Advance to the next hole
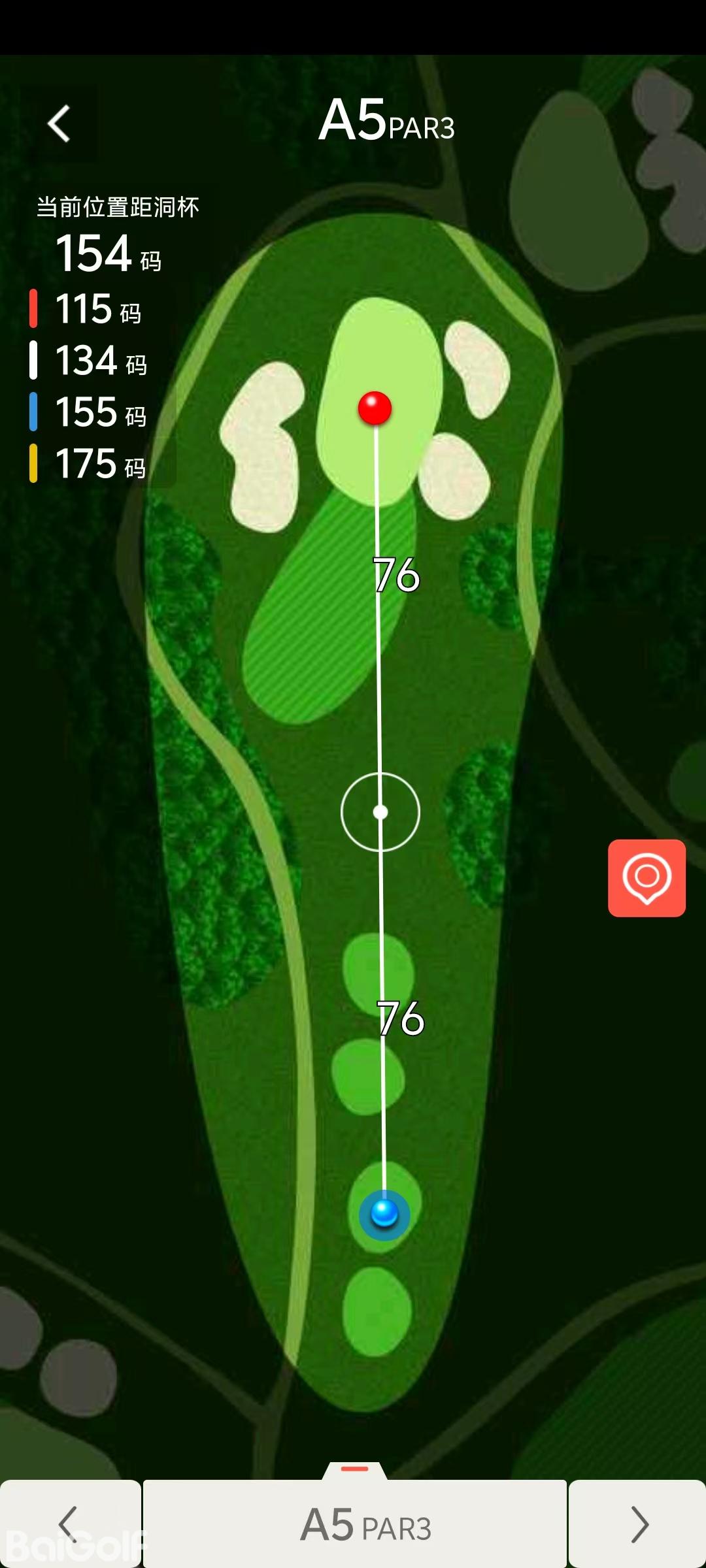The width and height of the screenshot is (706, 1568). tap(638, 1524)
